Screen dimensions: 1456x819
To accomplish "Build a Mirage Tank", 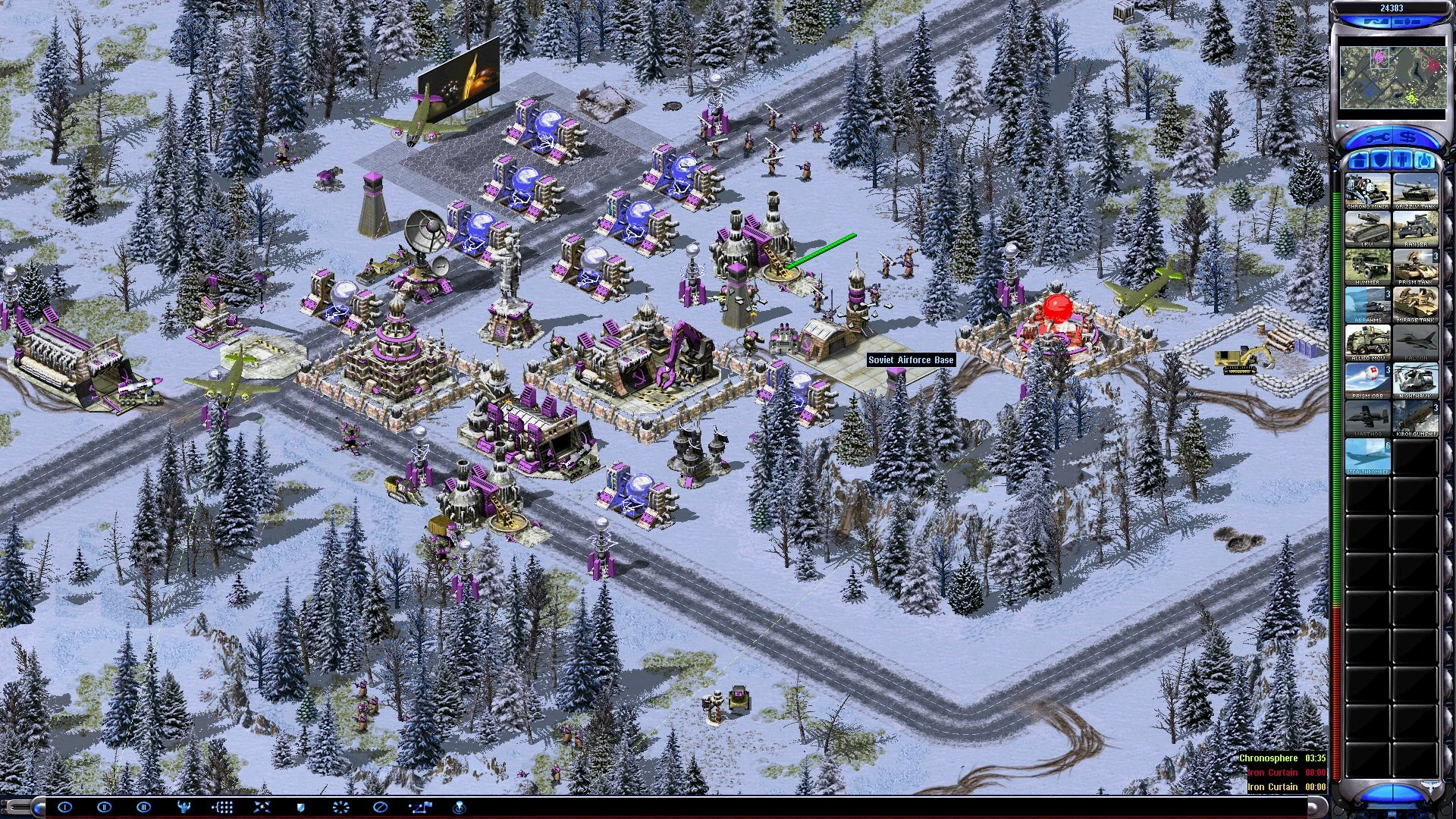I will [x=1415, y=306].
